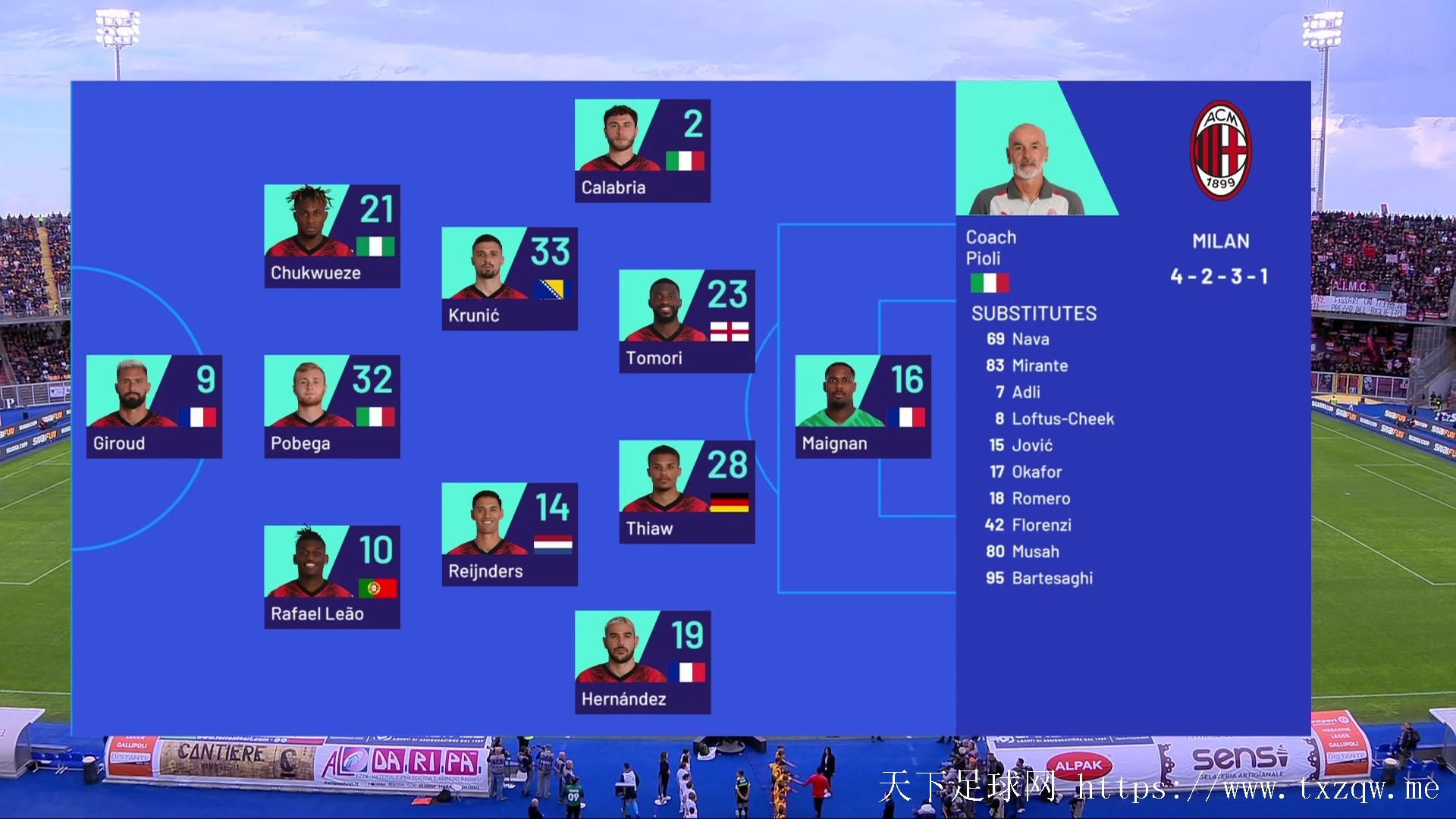The image size is (1456, 819).
Task: Choose goalkeeper Maignan's card
Action: coord(863,406)
